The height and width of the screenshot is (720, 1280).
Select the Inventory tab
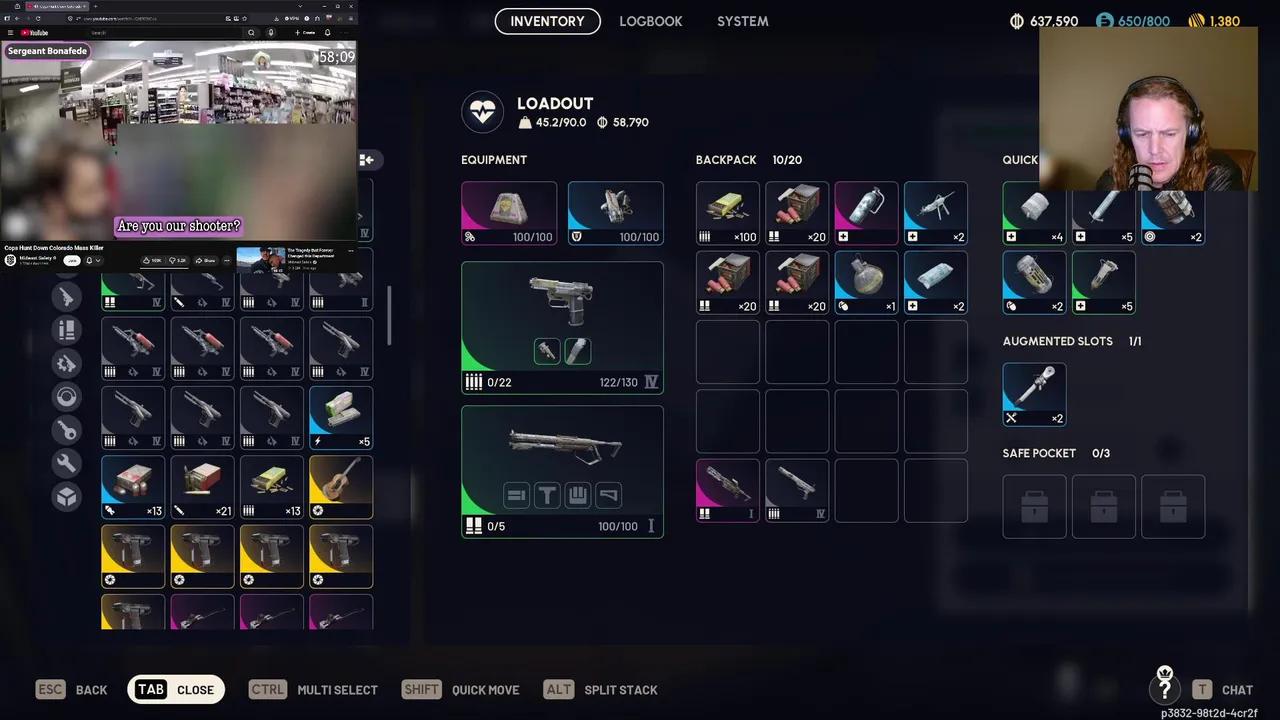(x=547, y=21)
